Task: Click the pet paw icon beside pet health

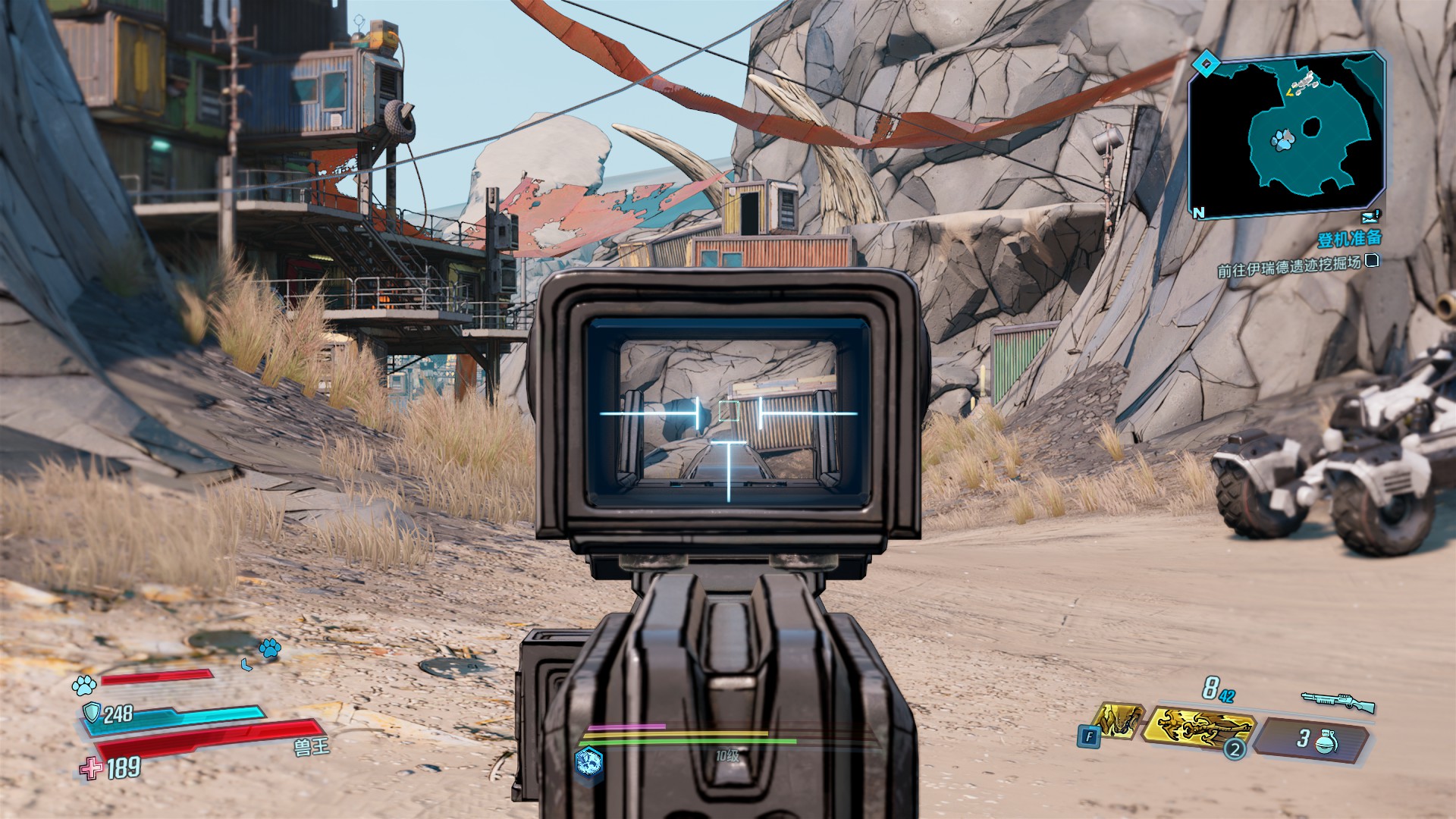Action: [83, 685]
